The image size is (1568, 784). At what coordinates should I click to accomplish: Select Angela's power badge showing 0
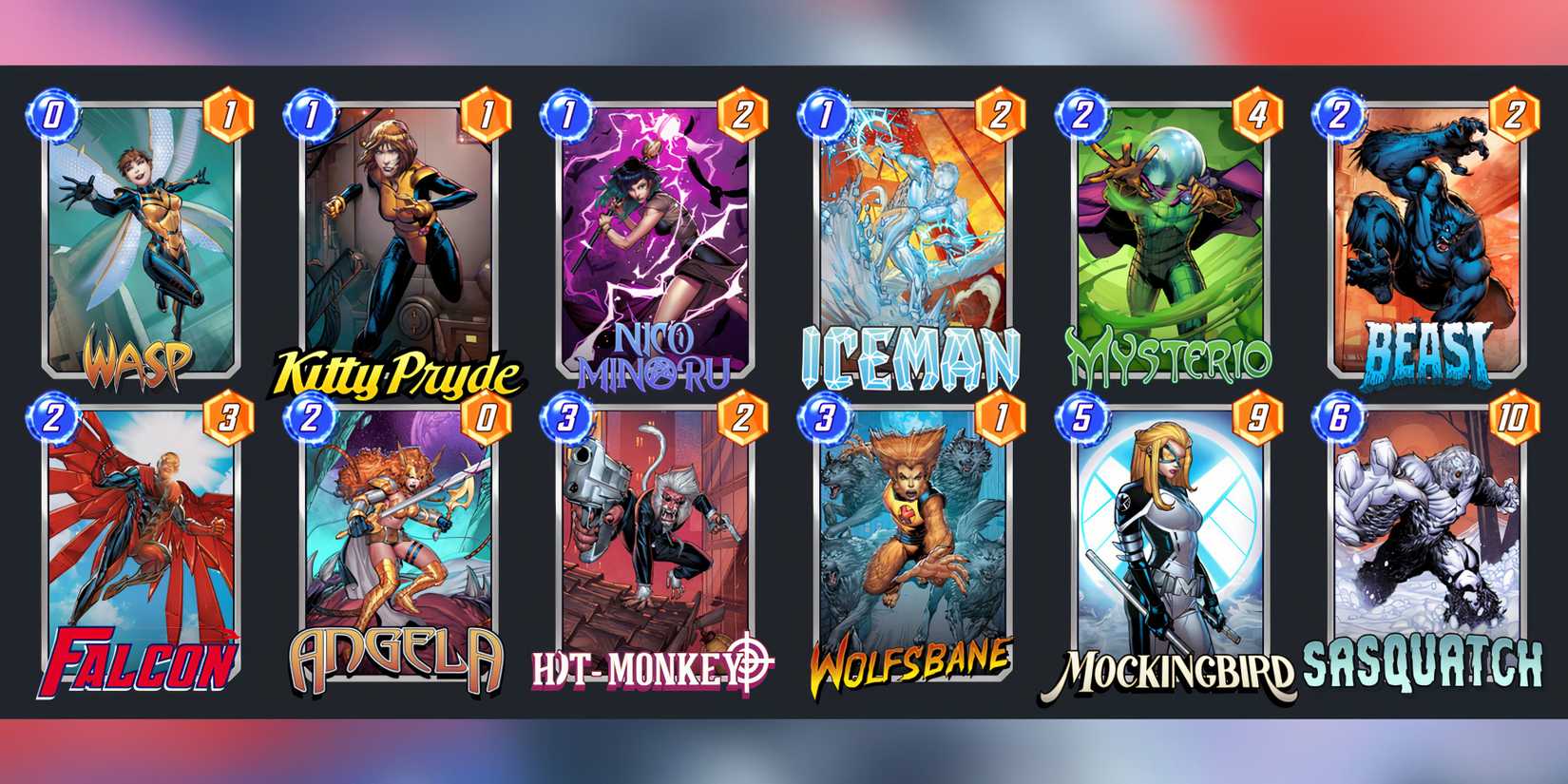[488, 415]
